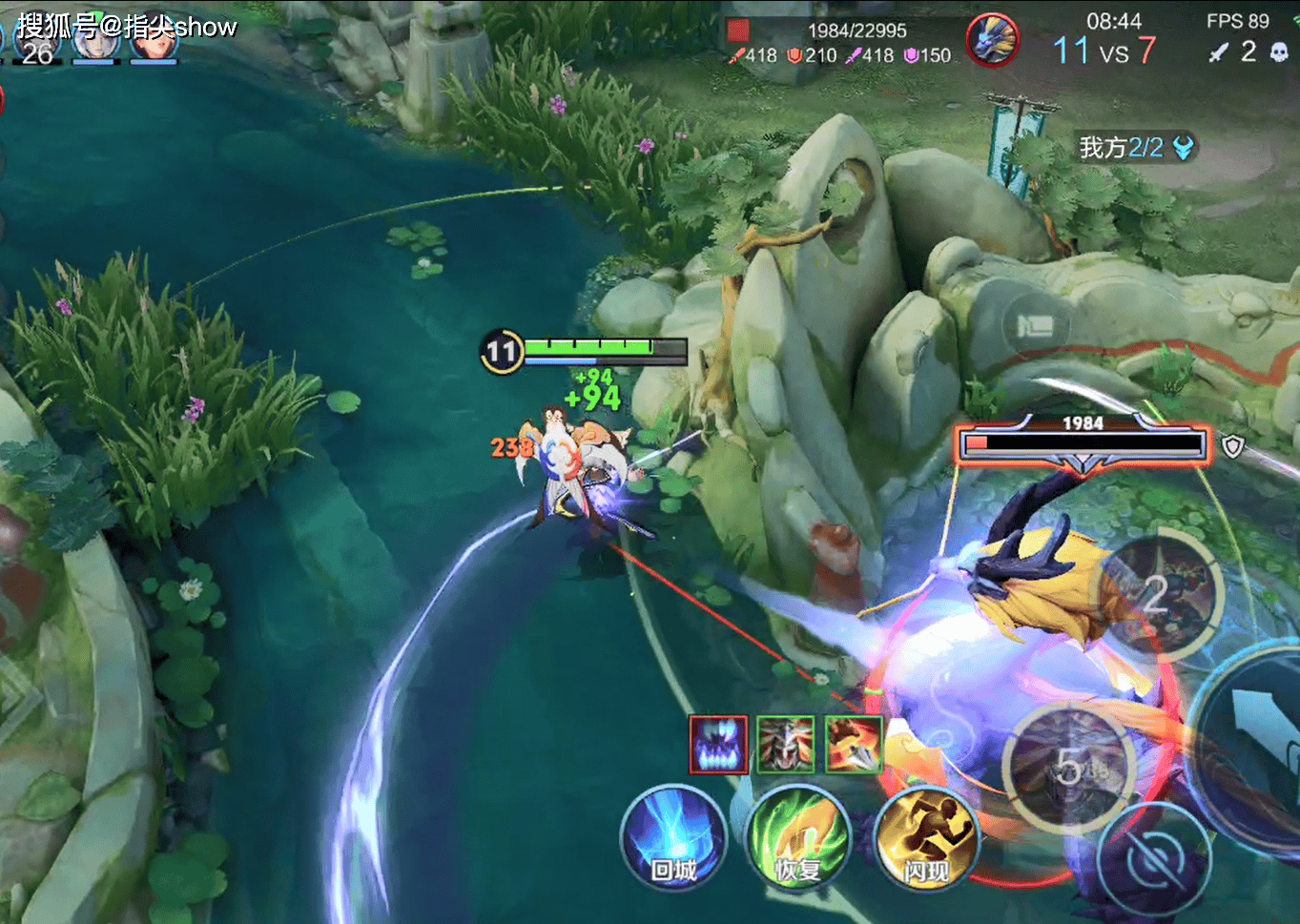Use the 恢复 restore spell
This screenshot has height=924, width=1300.
tap(798, 839)
